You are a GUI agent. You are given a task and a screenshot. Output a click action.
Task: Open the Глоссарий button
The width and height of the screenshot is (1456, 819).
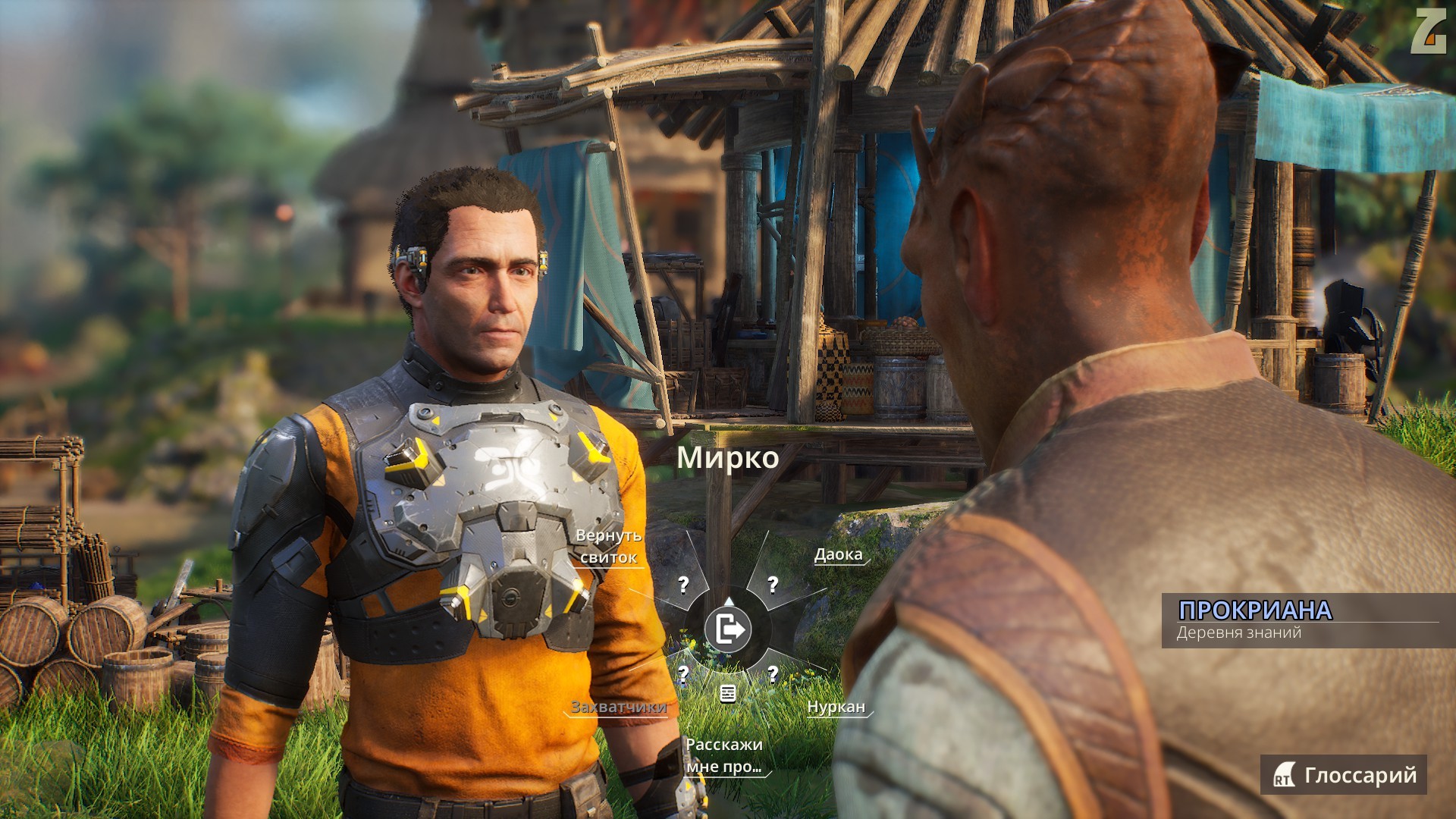point(1344,775)
